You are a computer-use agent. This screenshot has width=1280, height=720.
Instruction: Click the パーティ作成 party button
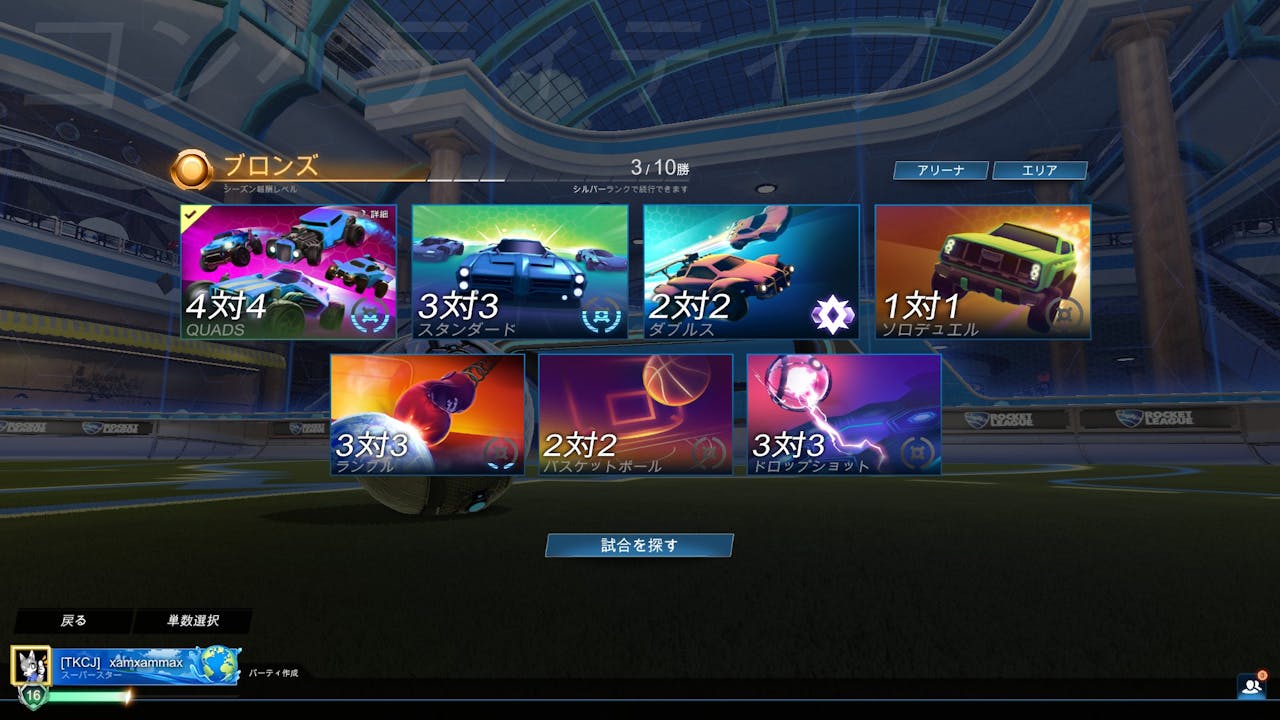point(273,673)
